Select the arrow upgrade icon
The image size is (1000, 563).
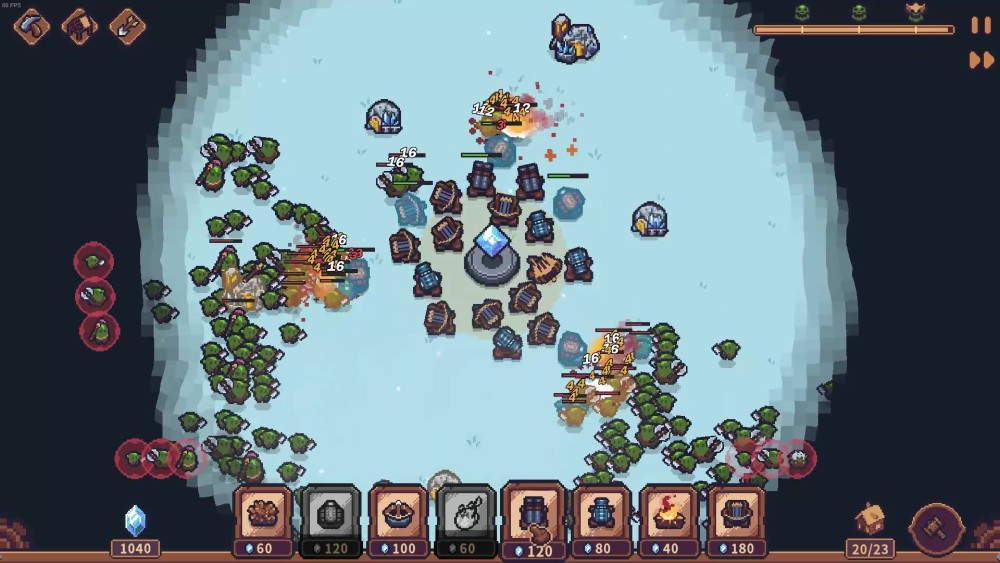coord(127,25)
